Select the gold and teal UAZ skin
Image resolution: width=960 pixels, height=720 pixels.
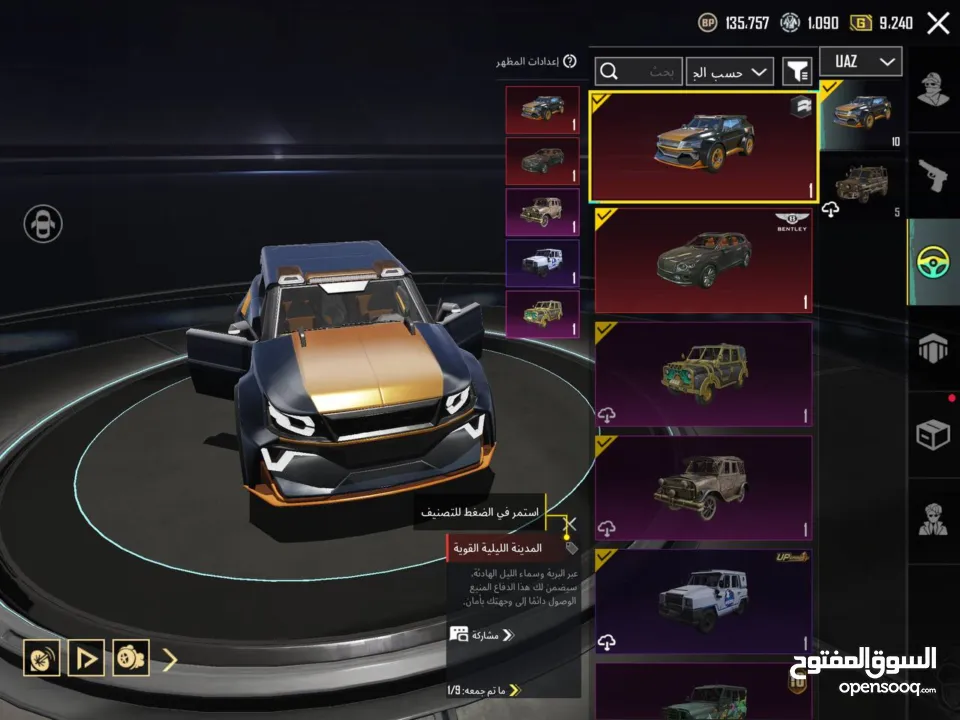(703, 376)
